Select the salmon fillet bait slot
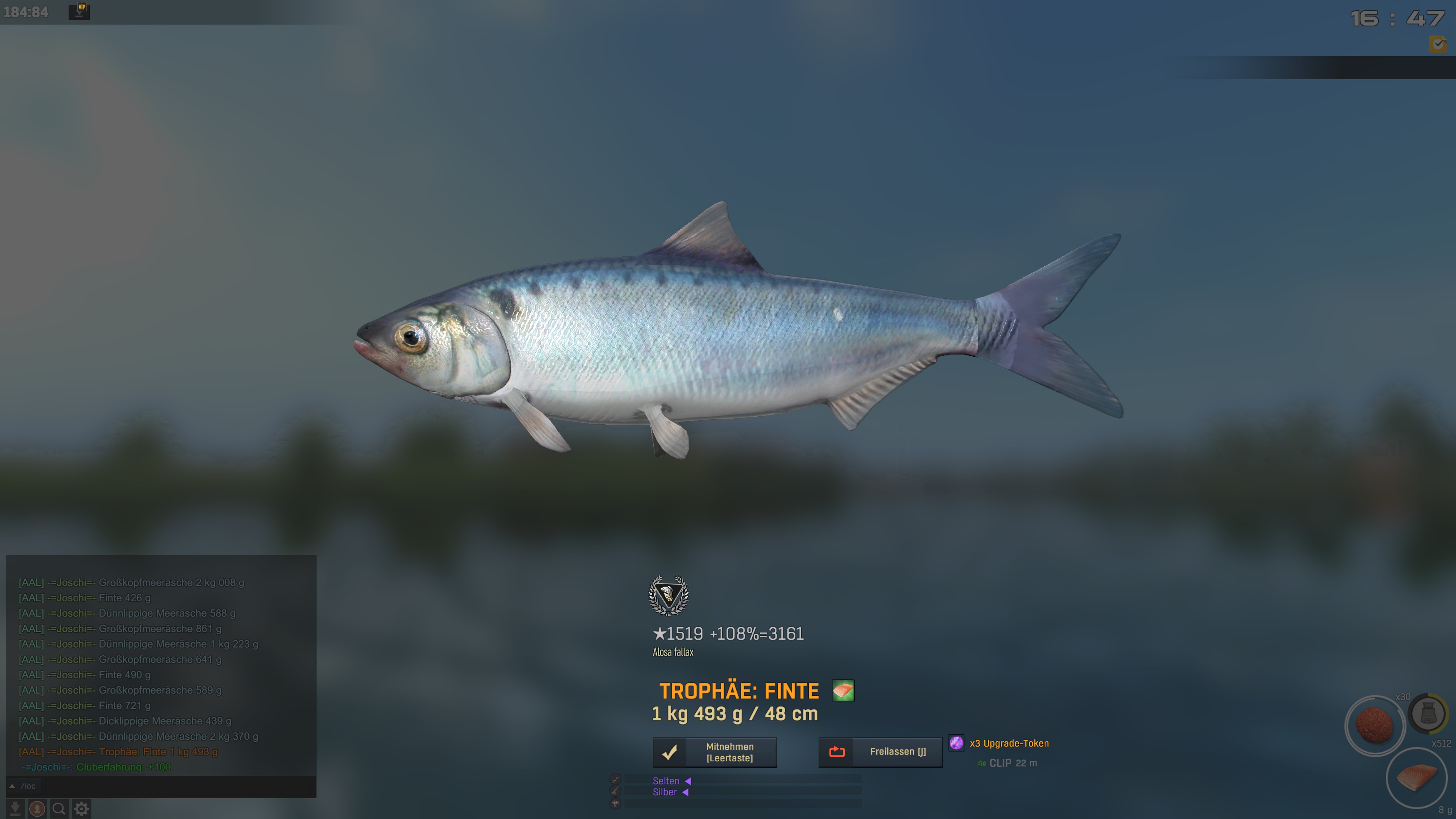 [1417, 778]
